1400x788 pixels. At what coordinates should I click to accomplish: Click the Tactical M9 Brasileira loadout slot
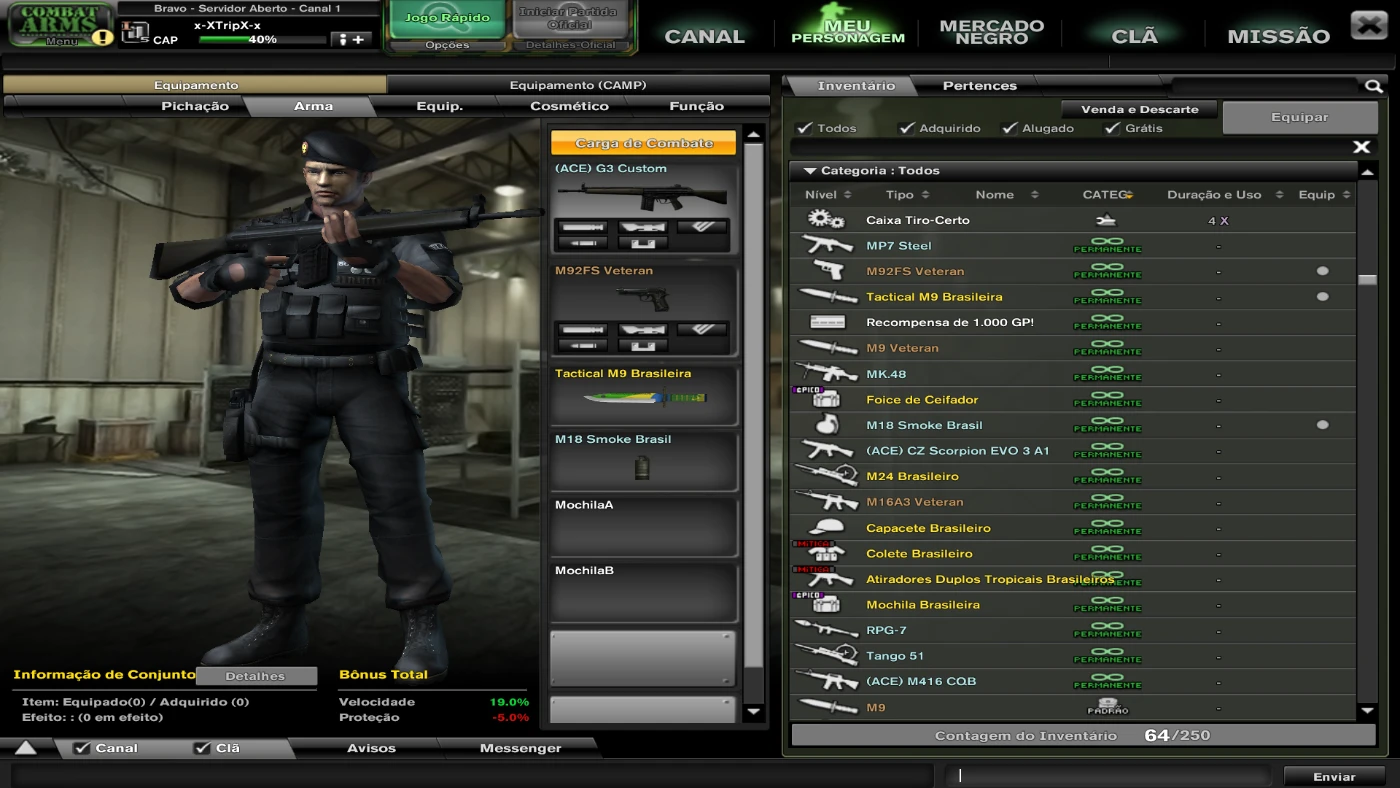[x=643, y=395]
